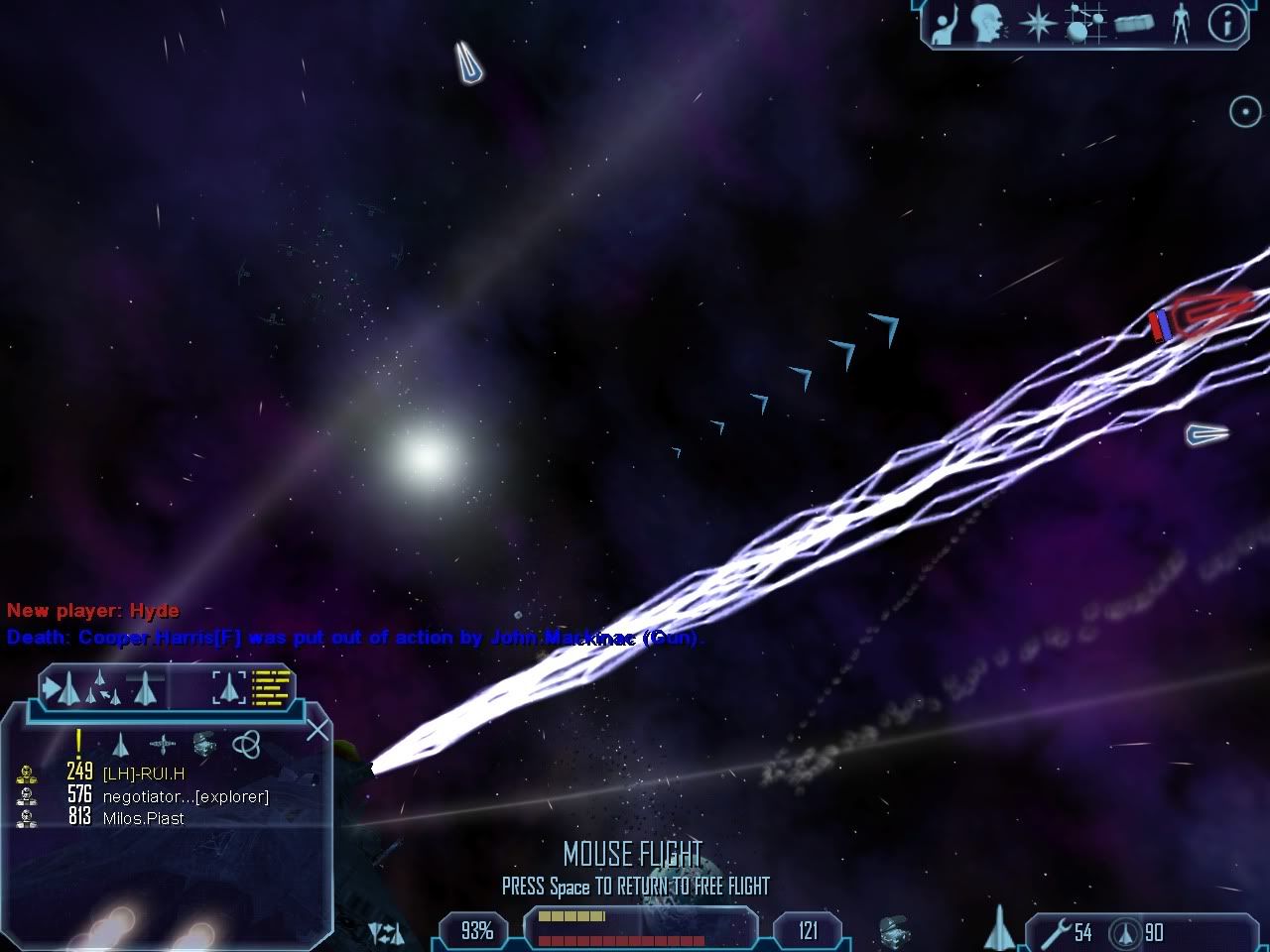The image size is (1270, 952).
Task: Open the inventory cargo icon
Action: tap(1134, 25)
